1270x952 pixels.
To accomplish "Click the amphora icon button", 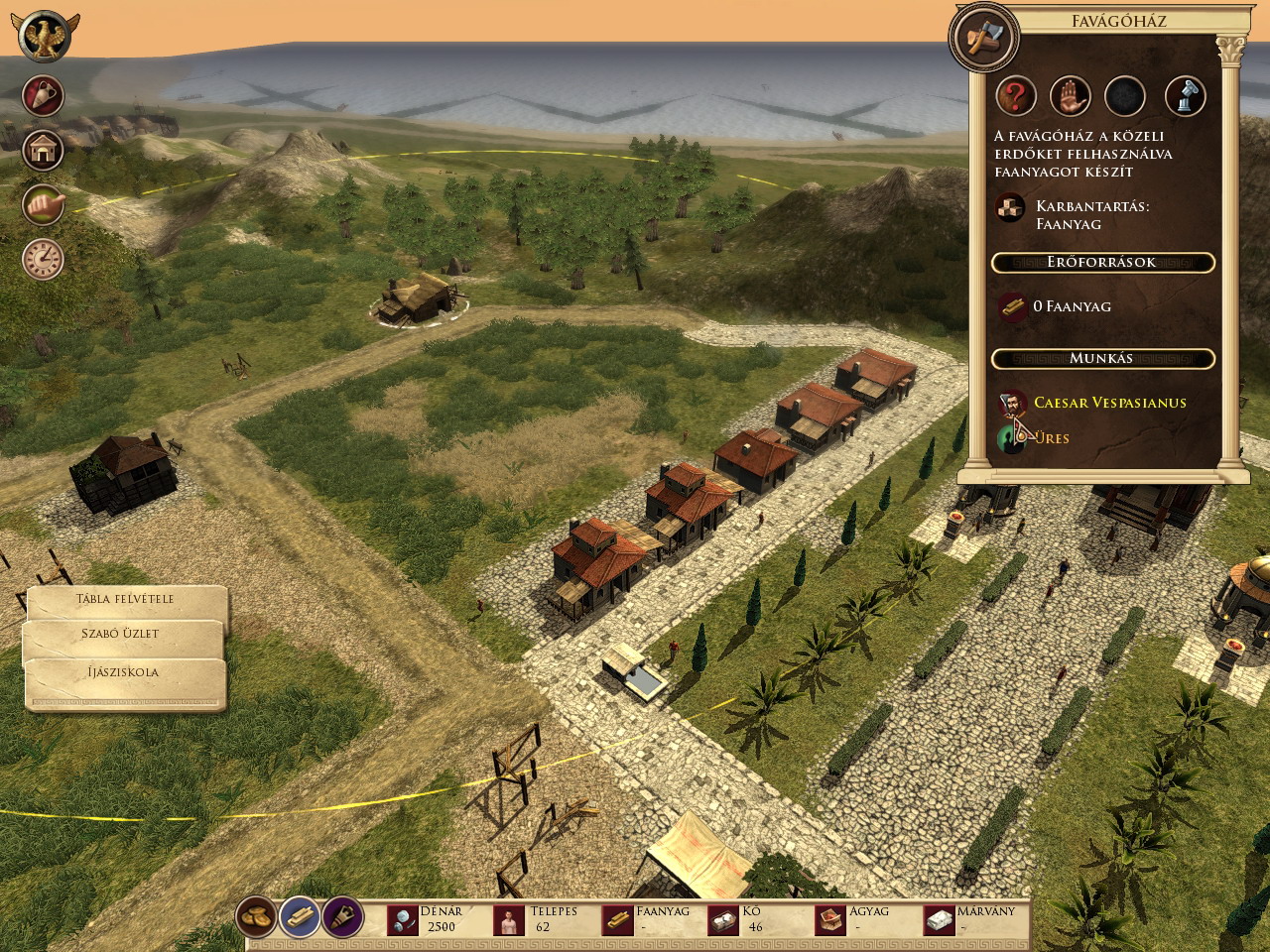I will point(44,96).
